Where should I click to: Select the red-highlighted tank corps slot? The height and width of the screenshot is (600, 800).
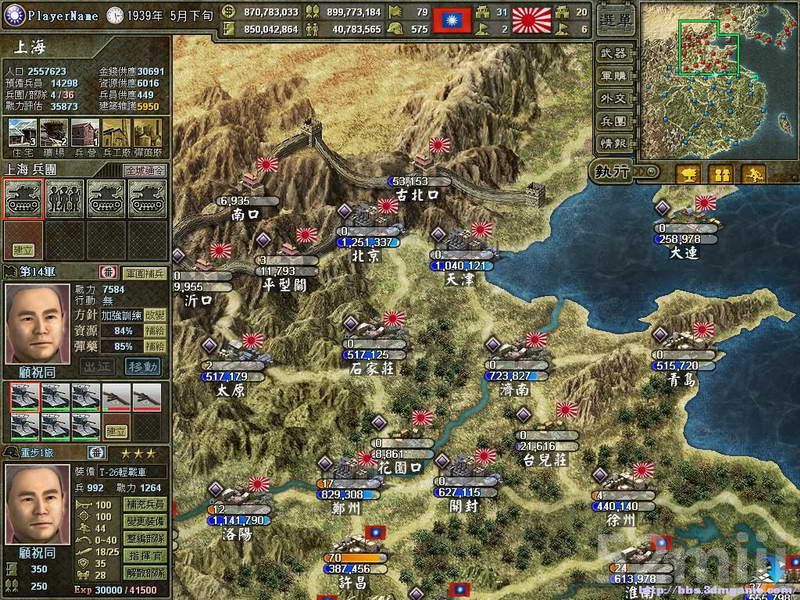click(22, 198)
